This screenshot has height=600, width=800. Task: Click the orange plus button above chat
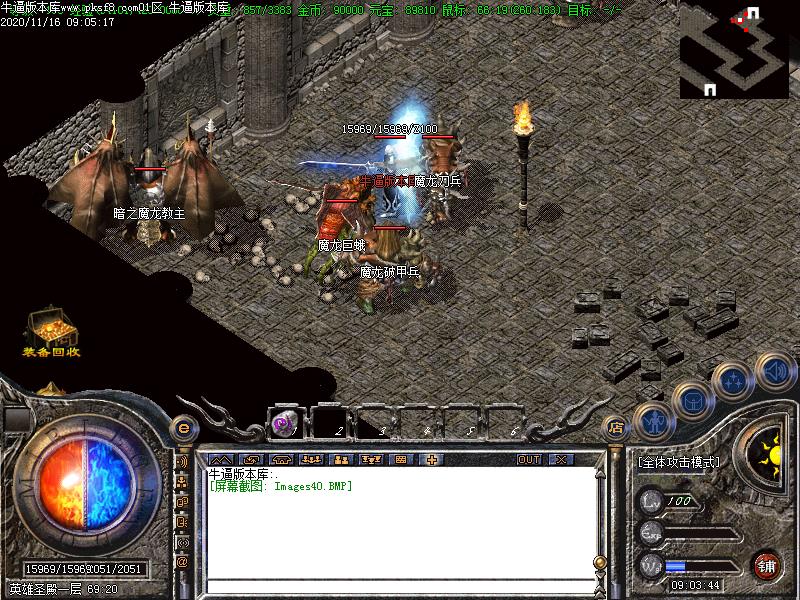tap(432, 460)
